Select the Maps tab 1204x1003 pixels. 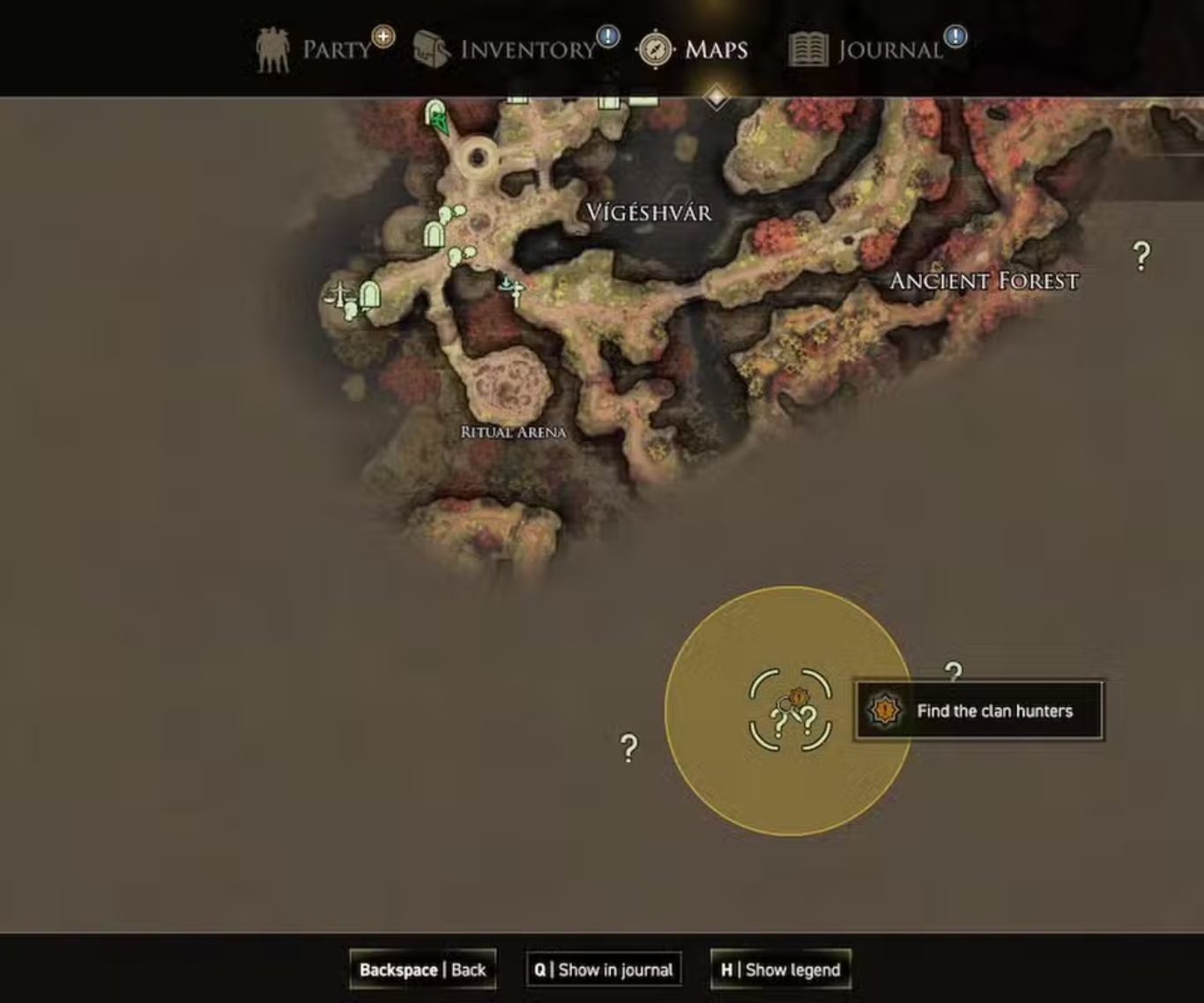point(695,49)
